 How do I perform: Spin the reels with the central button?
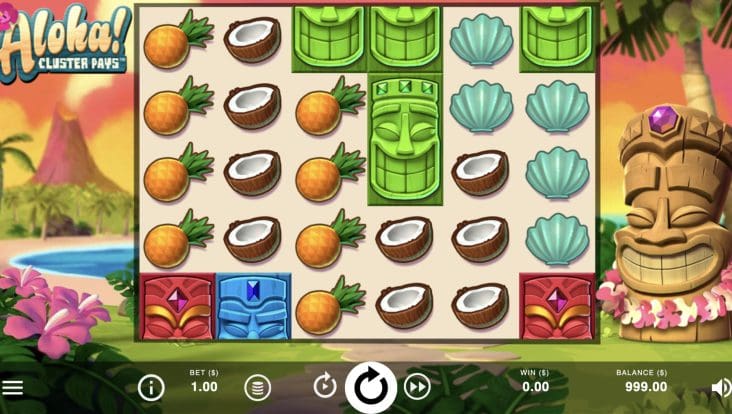tap(371, 386)
